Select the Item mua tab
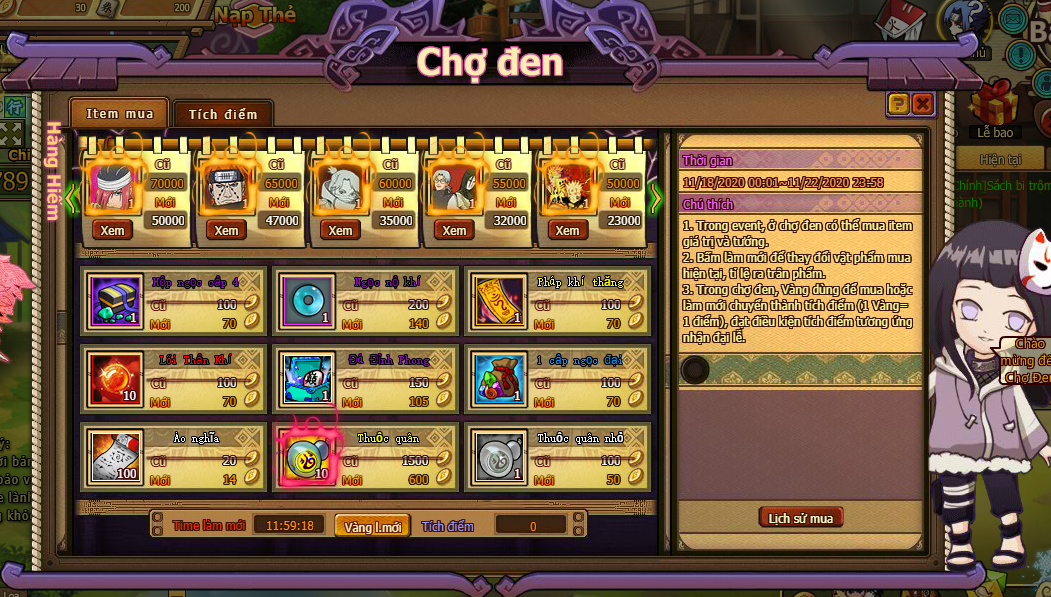The height and width of the screenshot is (597, 1051). tap(119, 113)
